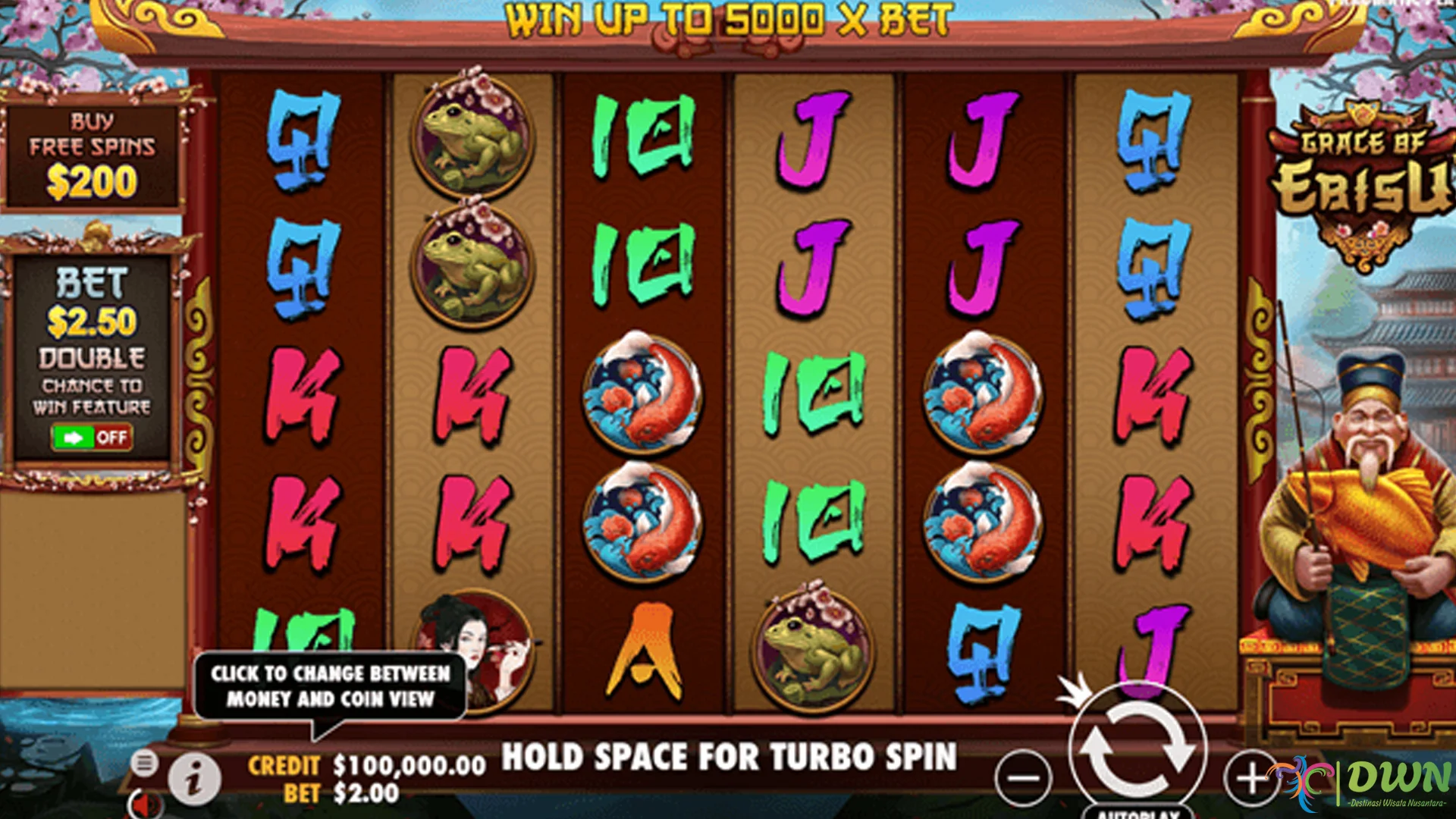Buy free spins for $200
The width and height of the screenshot is (1456, 819).
click(x=92, y=157)
